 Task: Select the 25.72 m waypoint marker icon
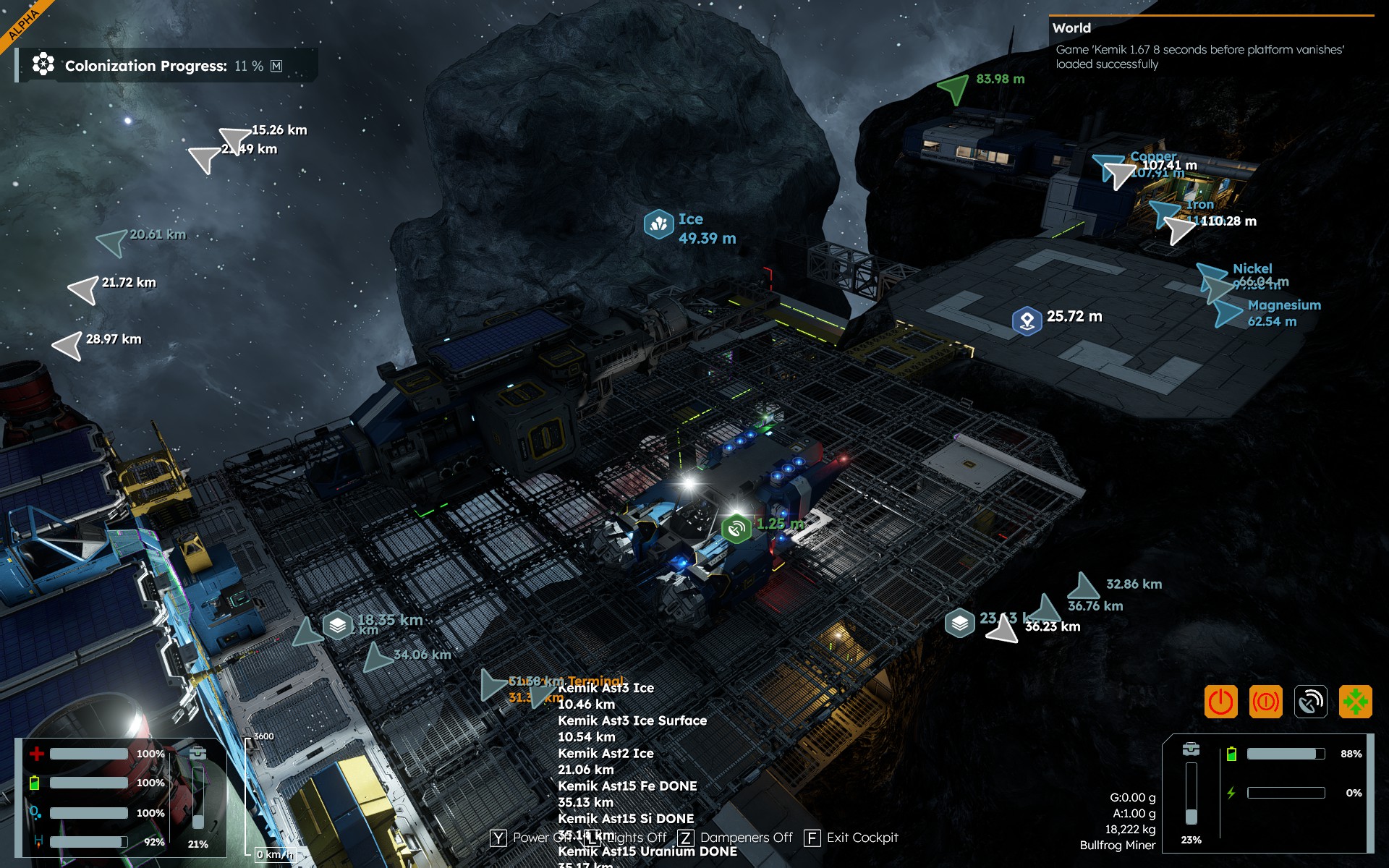point(1027,320)
